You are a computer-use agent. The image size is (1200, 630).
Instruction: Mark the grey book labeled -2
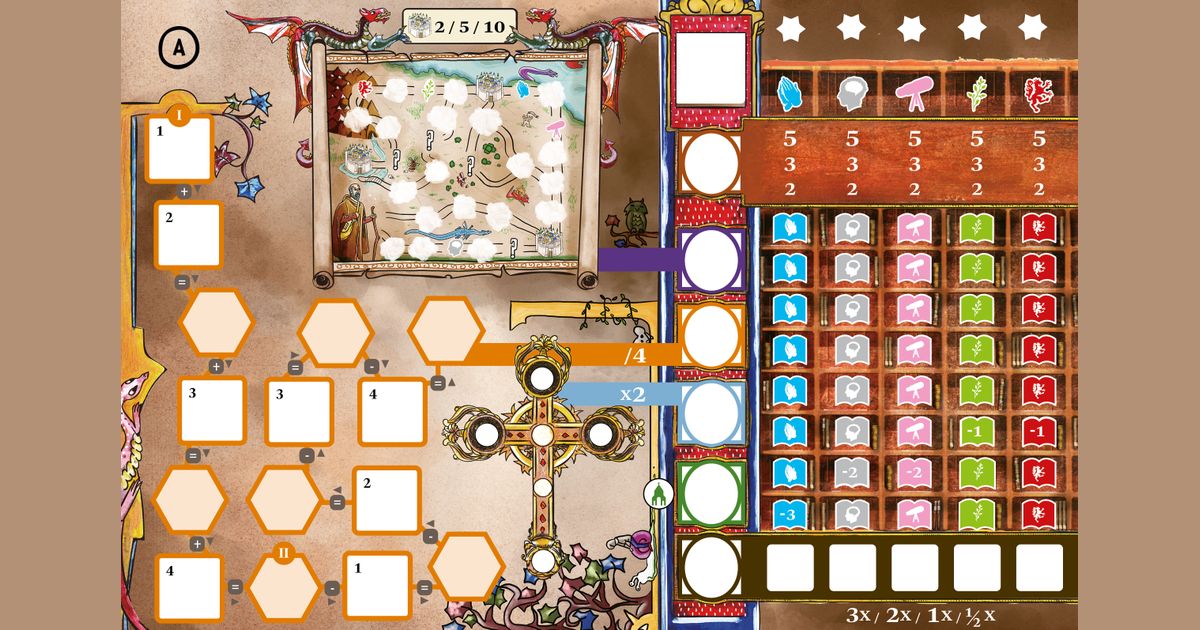(852, 472)
